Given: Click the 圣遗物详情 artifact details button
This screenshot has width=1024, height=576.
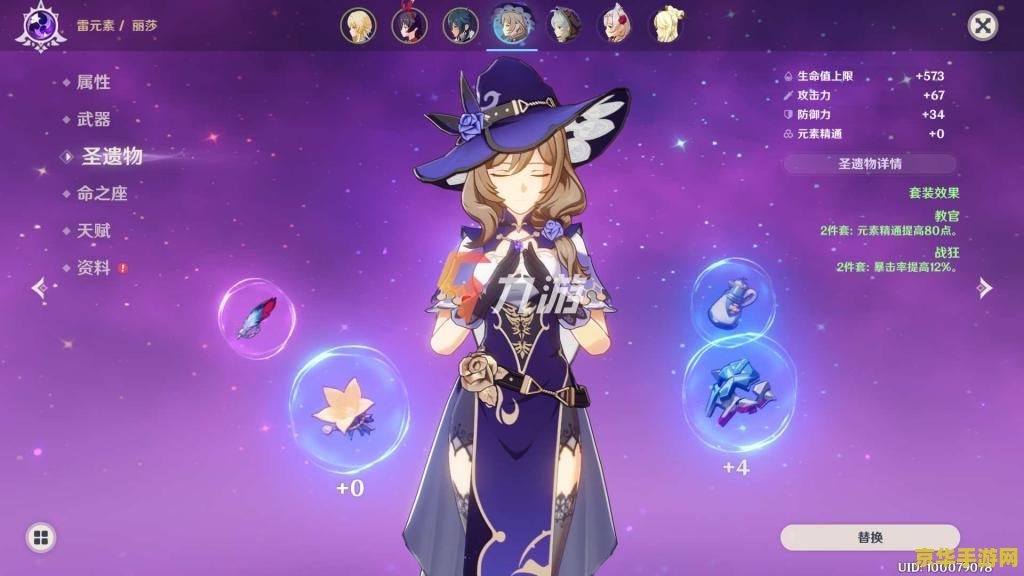Looking at the screenshot, I should click(x=869, y=163).
